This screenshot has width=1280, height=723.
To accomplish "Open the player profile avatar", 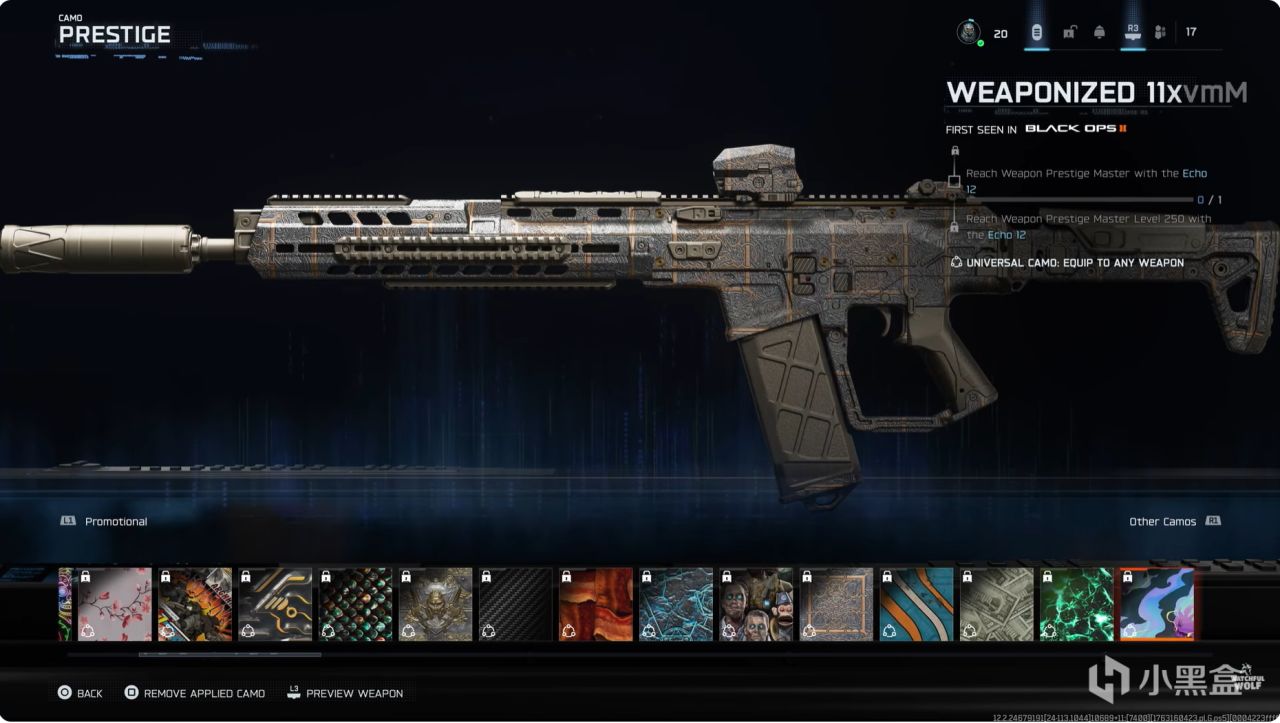I will click(x=968, y=33).
